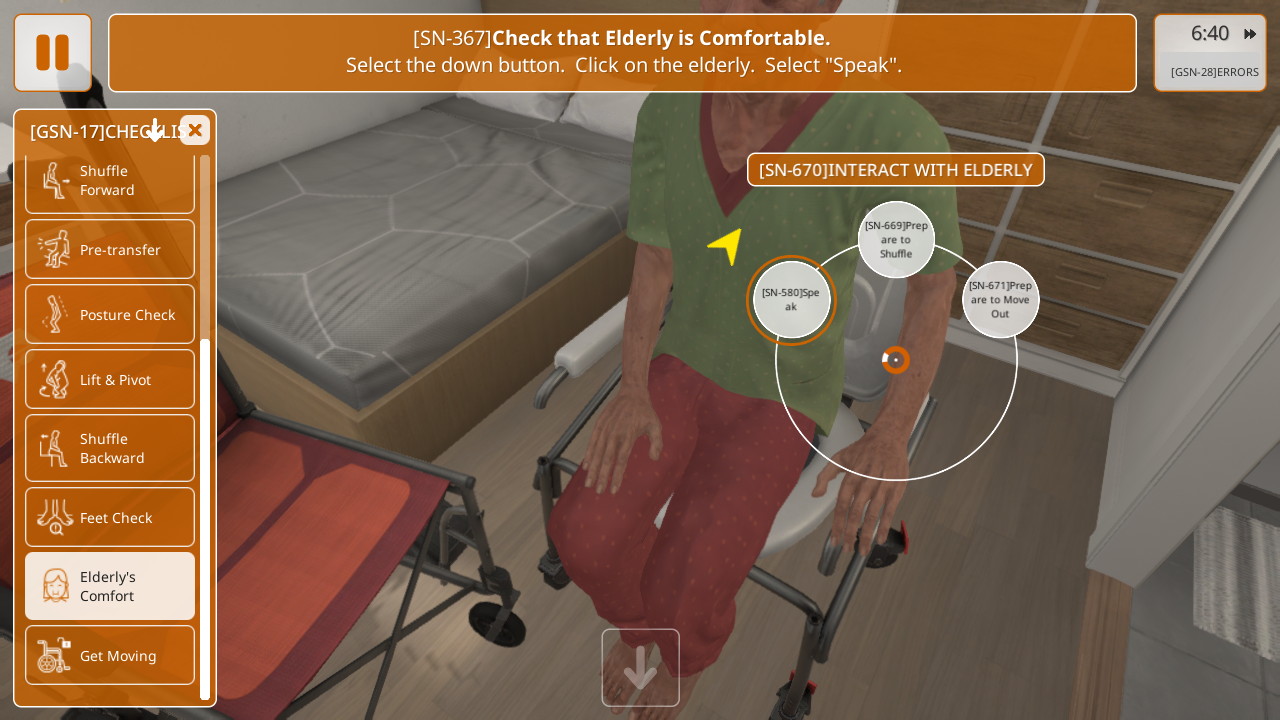Select the Elderly's Comfort checklist step
The image size is (1280, 720).
[110, 586]
